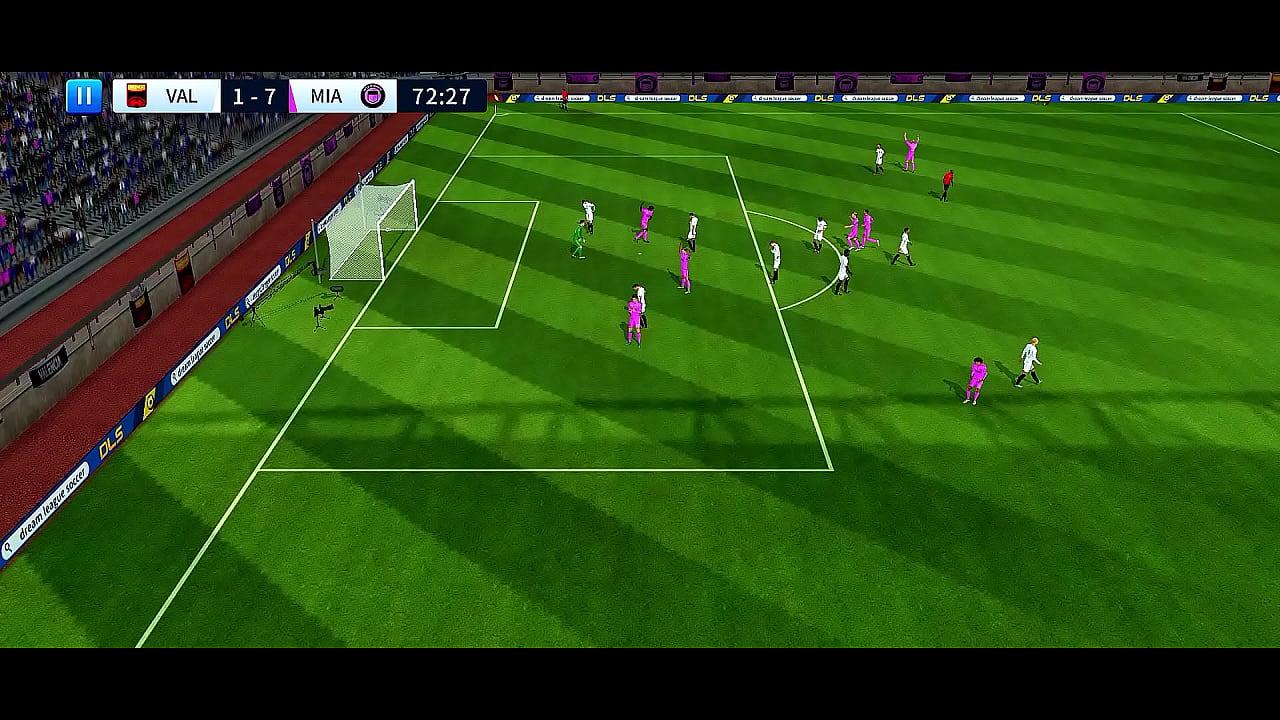Click the pink player at the penalty spot

[636, 315]
